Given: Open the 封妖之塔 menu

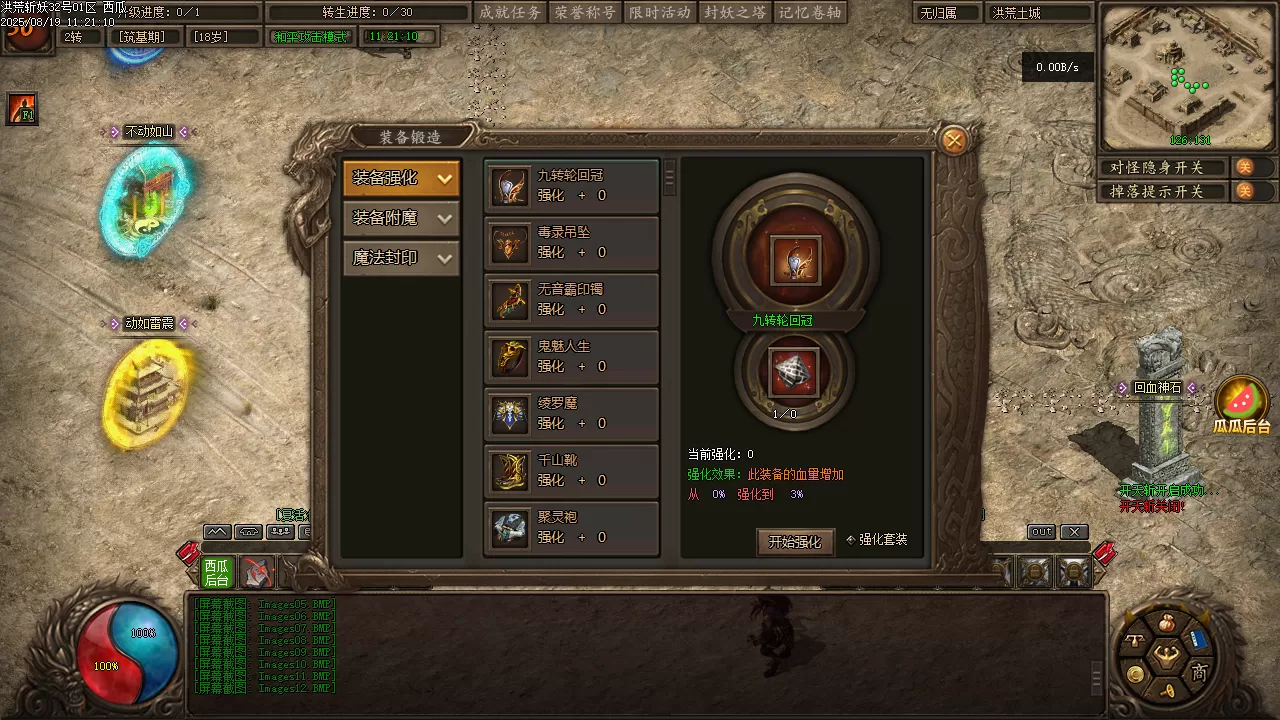Looking at the screenshot, I should (x=735, y=13).
